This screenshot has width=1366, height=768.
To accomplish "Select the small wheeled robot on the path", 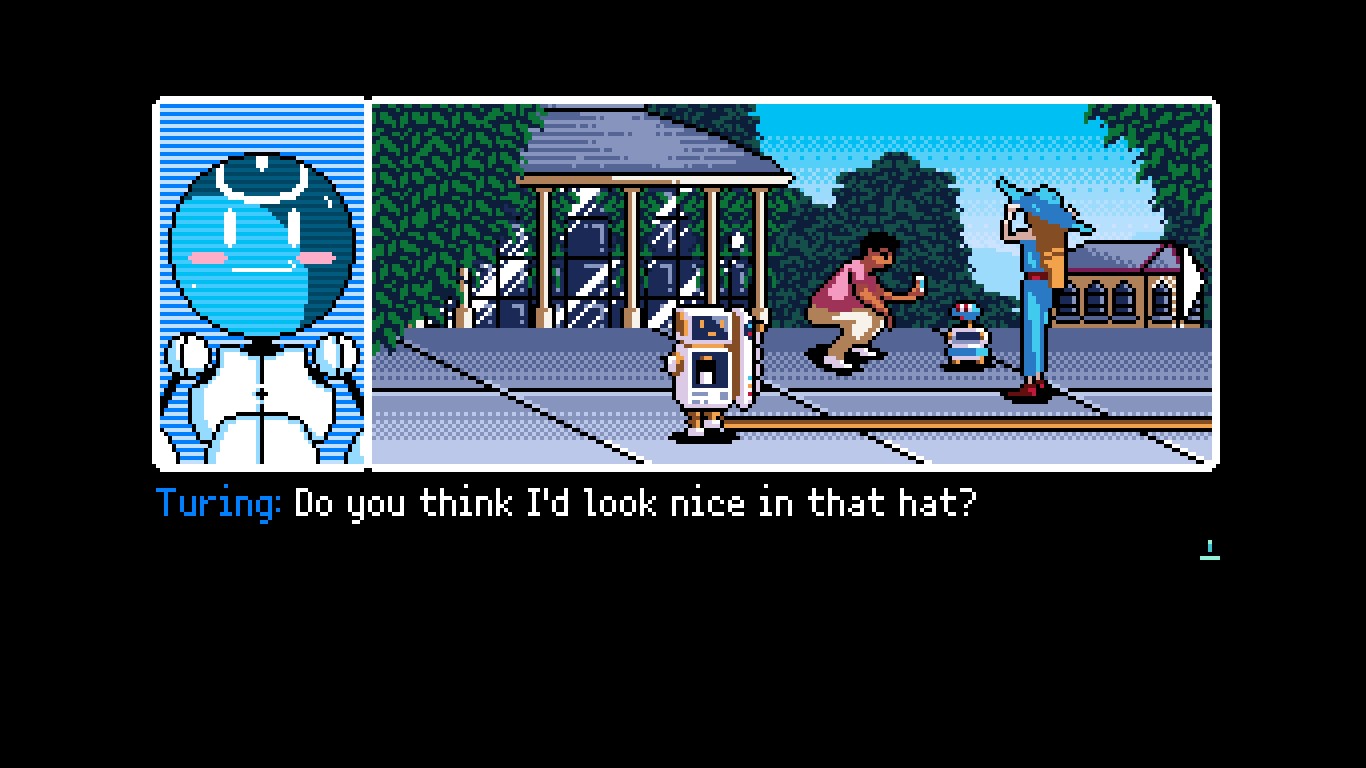I will click(x=965, y=335).
